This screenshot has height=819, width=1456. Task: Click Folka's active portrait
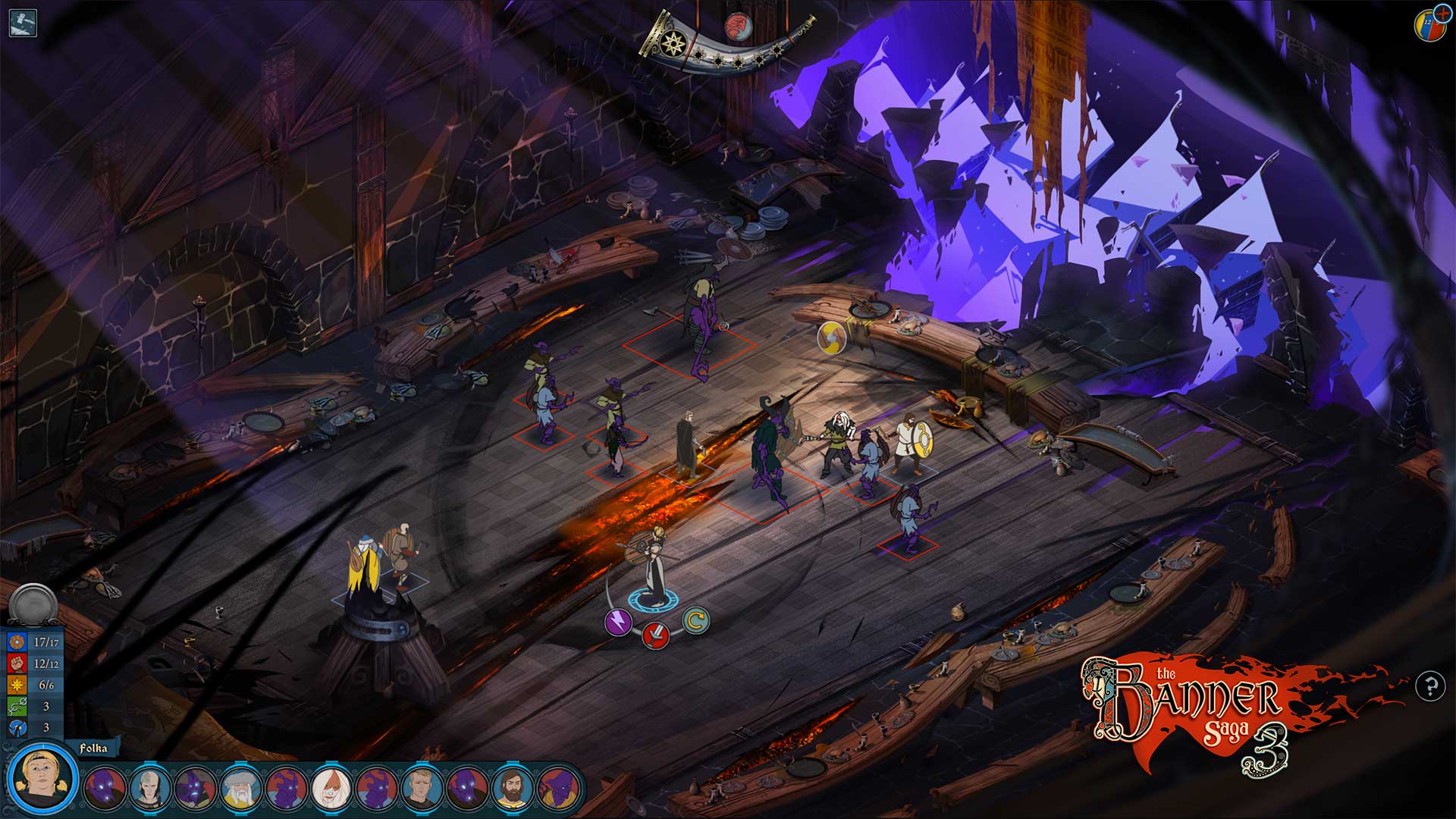coord(43,779)
